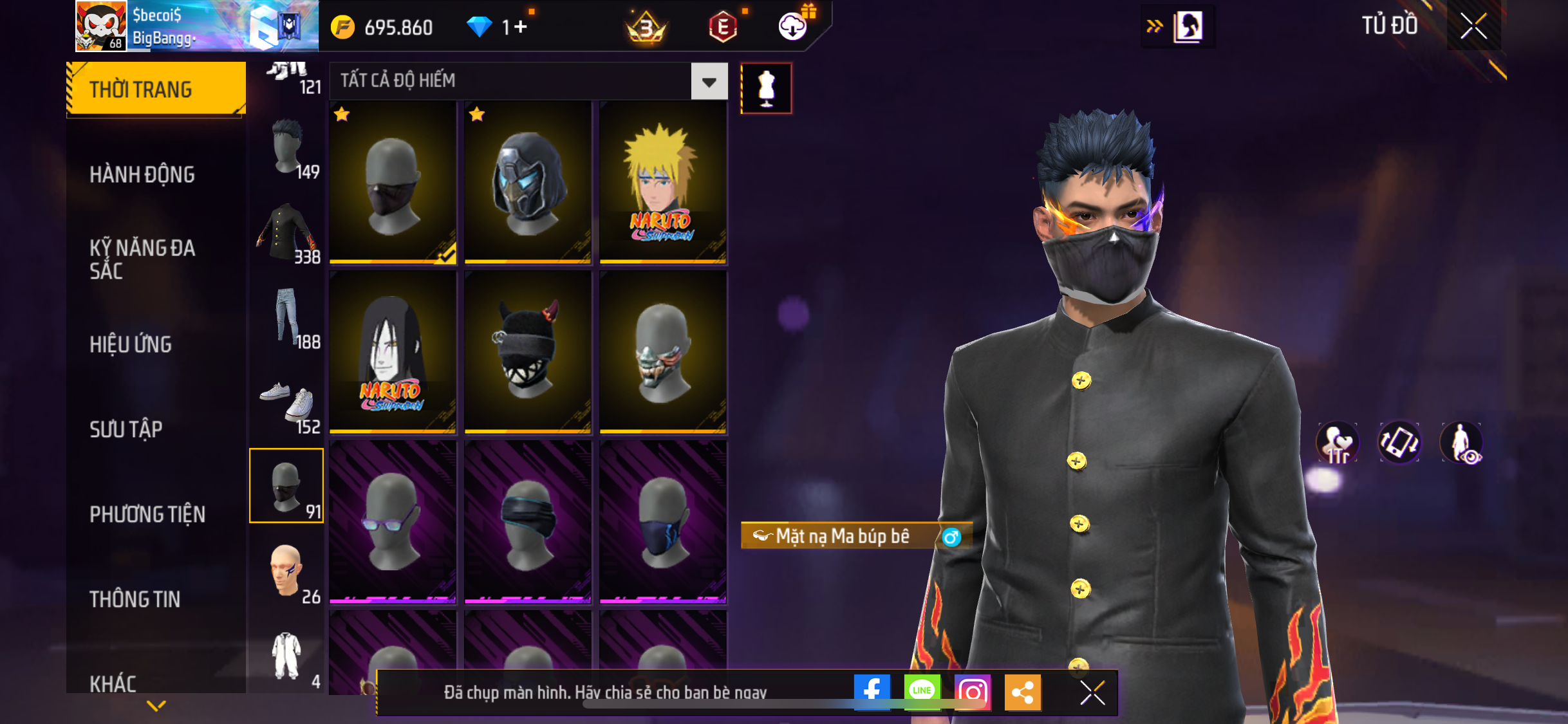Dismiss the screenshot share banner
This screenshot has height=724, width=1568.
(x=1092, y=692)
